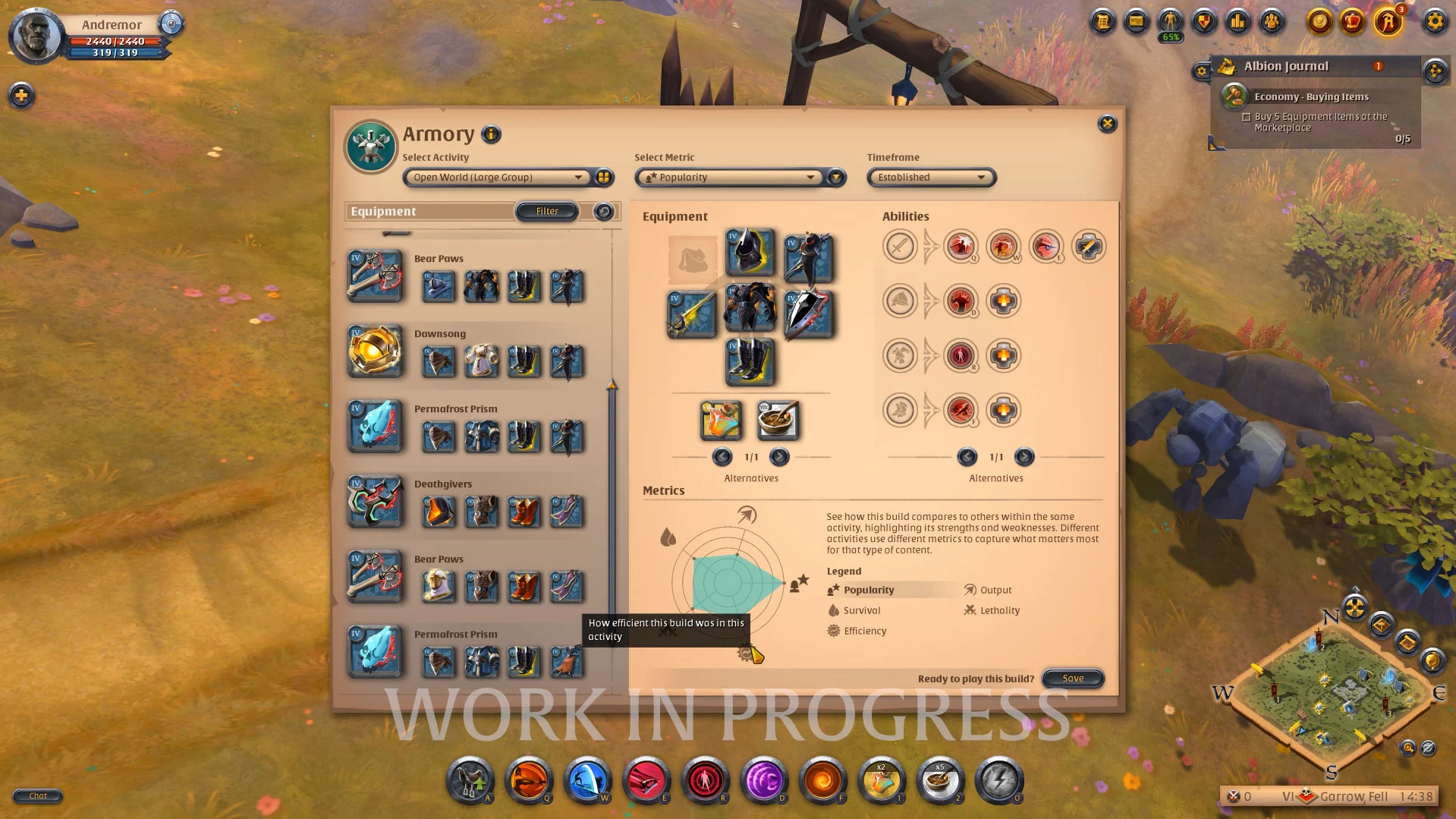
Task: Eat the food bowl in hotbar slot 2
Action: point(941,781)
